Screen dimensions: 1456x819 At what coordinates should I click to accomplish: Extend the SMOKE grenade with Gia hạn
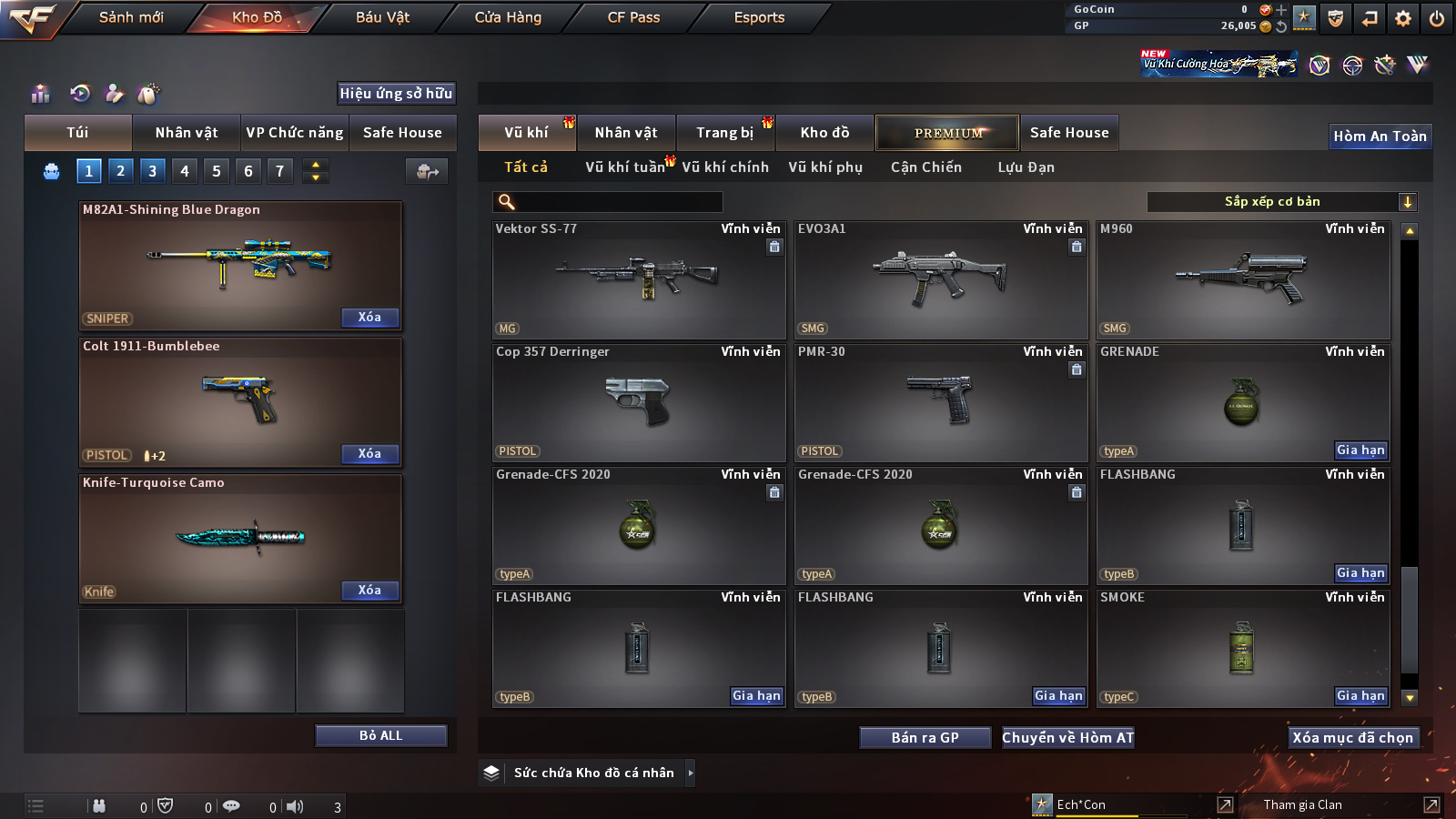tap(1360, 696)
